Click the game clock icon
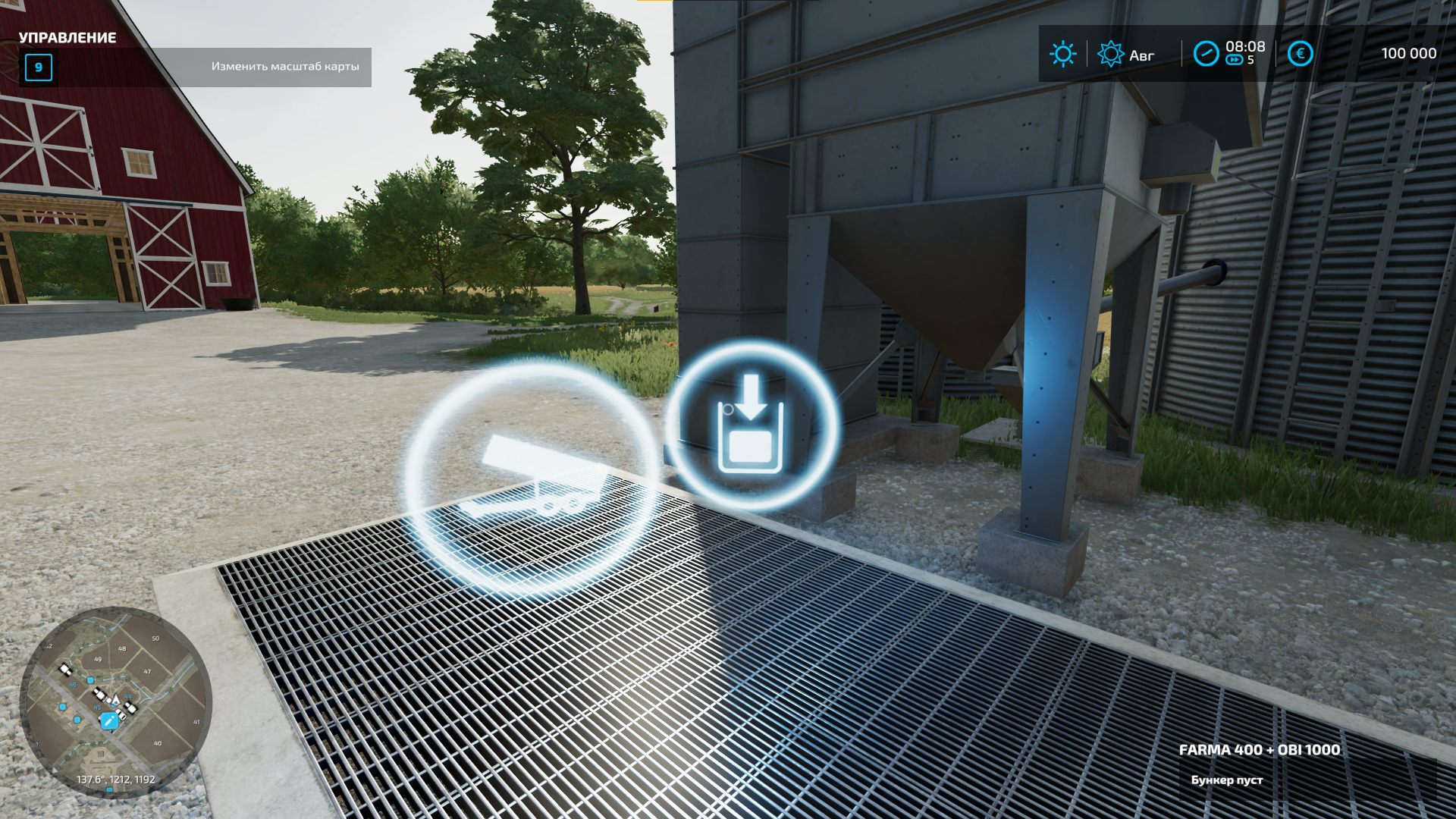 tap(1206, 54)
